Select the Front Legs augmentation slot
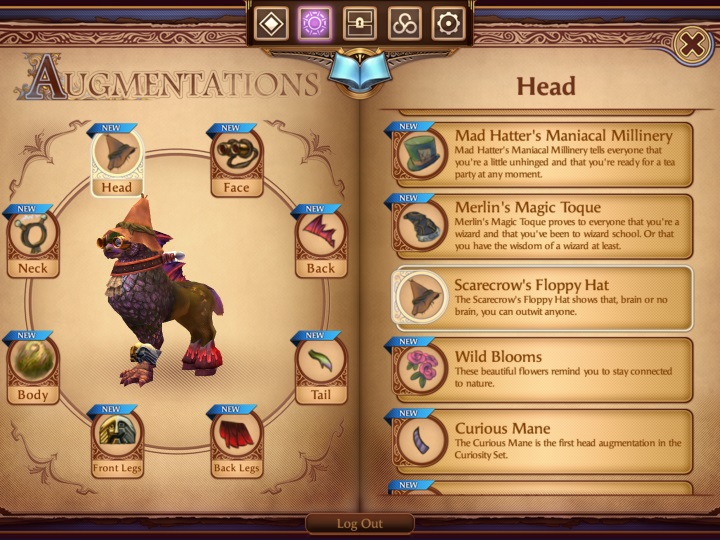 tap(118, 438)
